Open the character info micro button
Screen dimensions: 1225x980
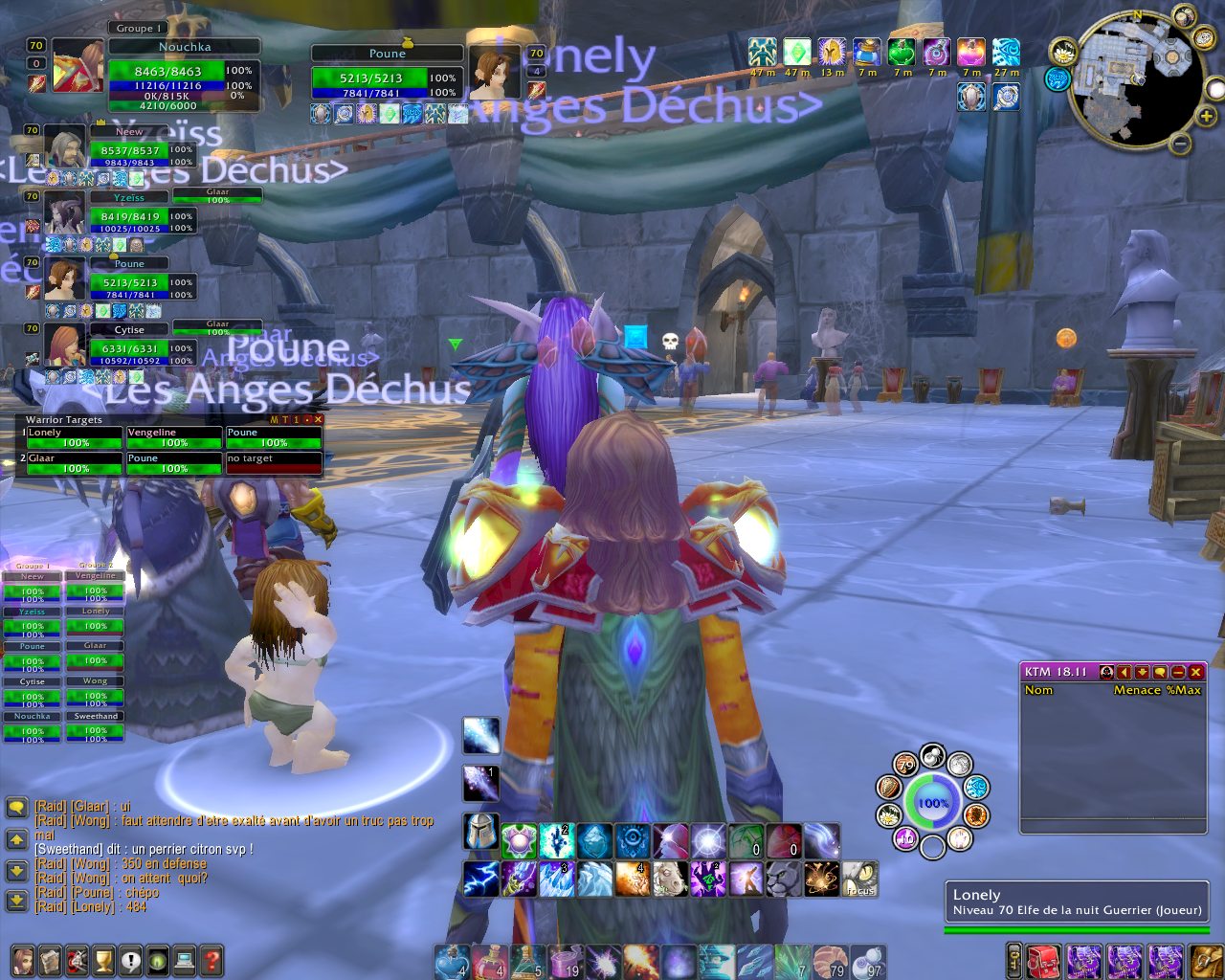pos(22,960)
